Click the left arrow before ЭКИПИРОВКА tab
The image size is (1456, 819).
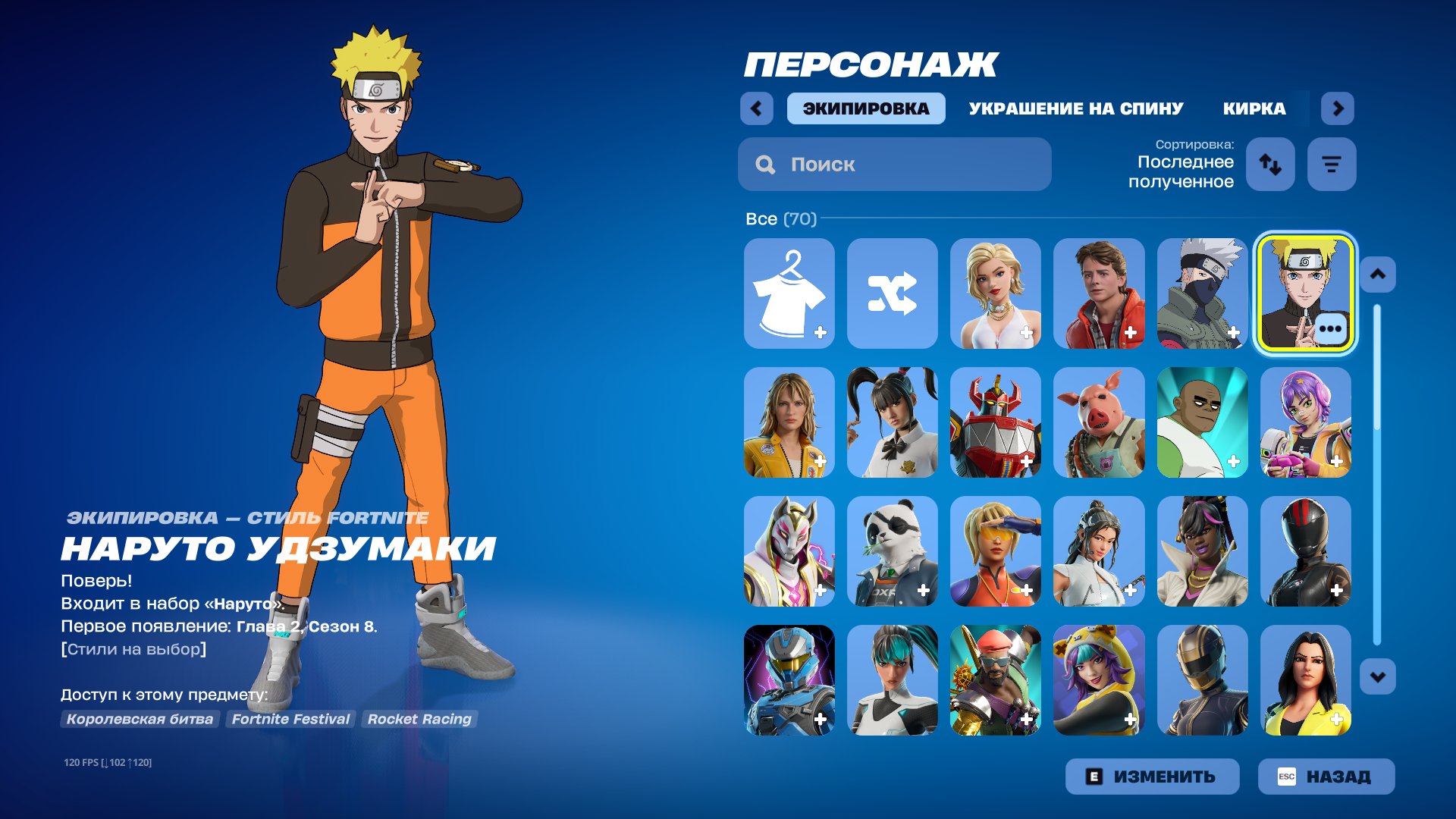coord(755,108)
